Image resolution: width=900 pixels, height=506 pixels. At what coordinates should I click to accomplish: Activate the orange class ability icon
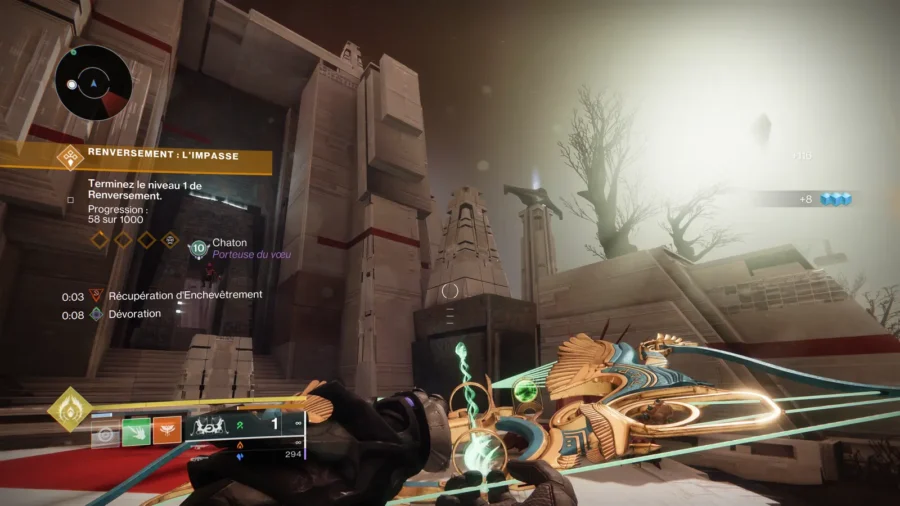[166, 431]
